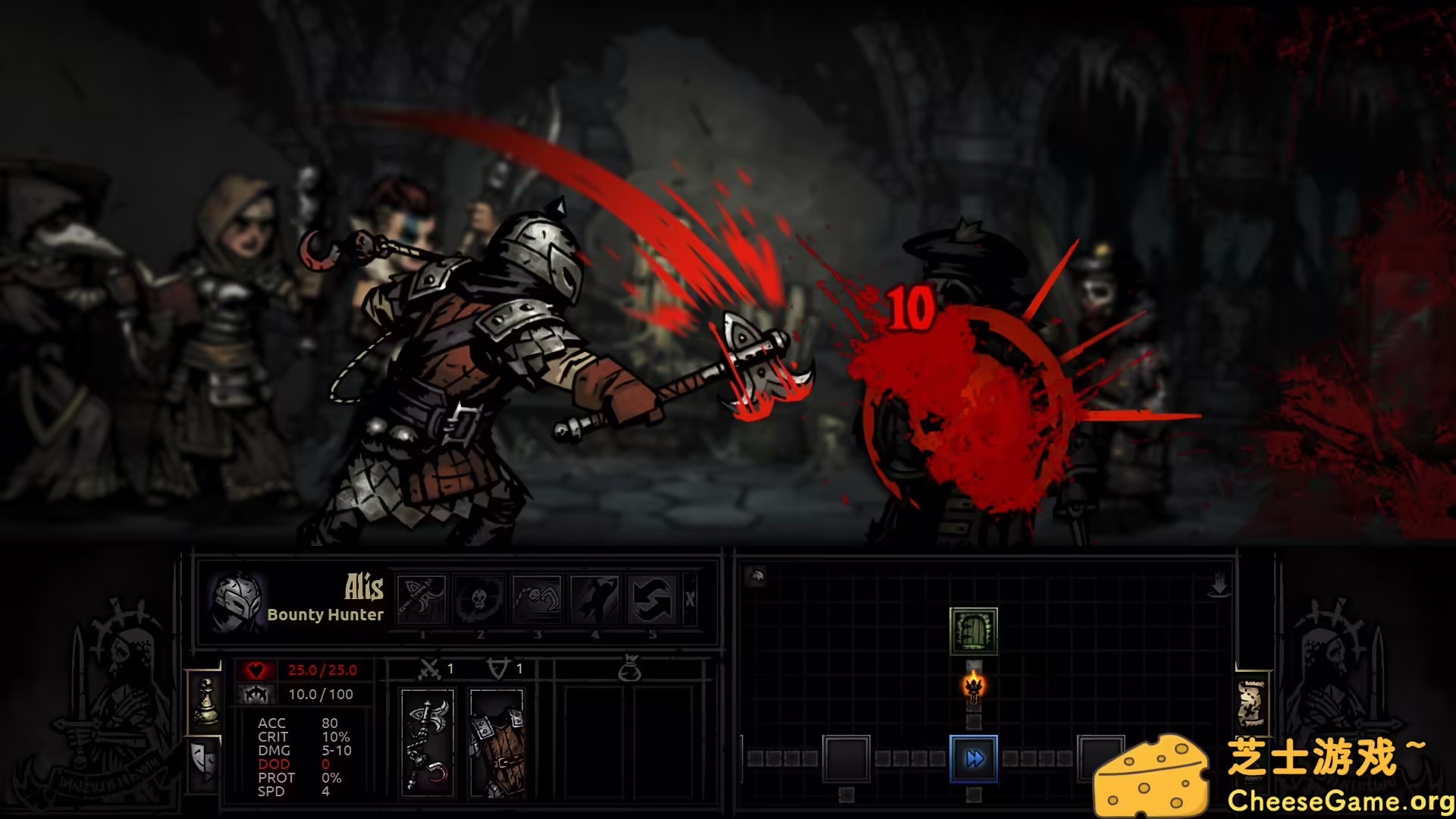This screenshot has height=819, width=1456.
Task: Enter the green door room on the map
Action: pos(974,631)
